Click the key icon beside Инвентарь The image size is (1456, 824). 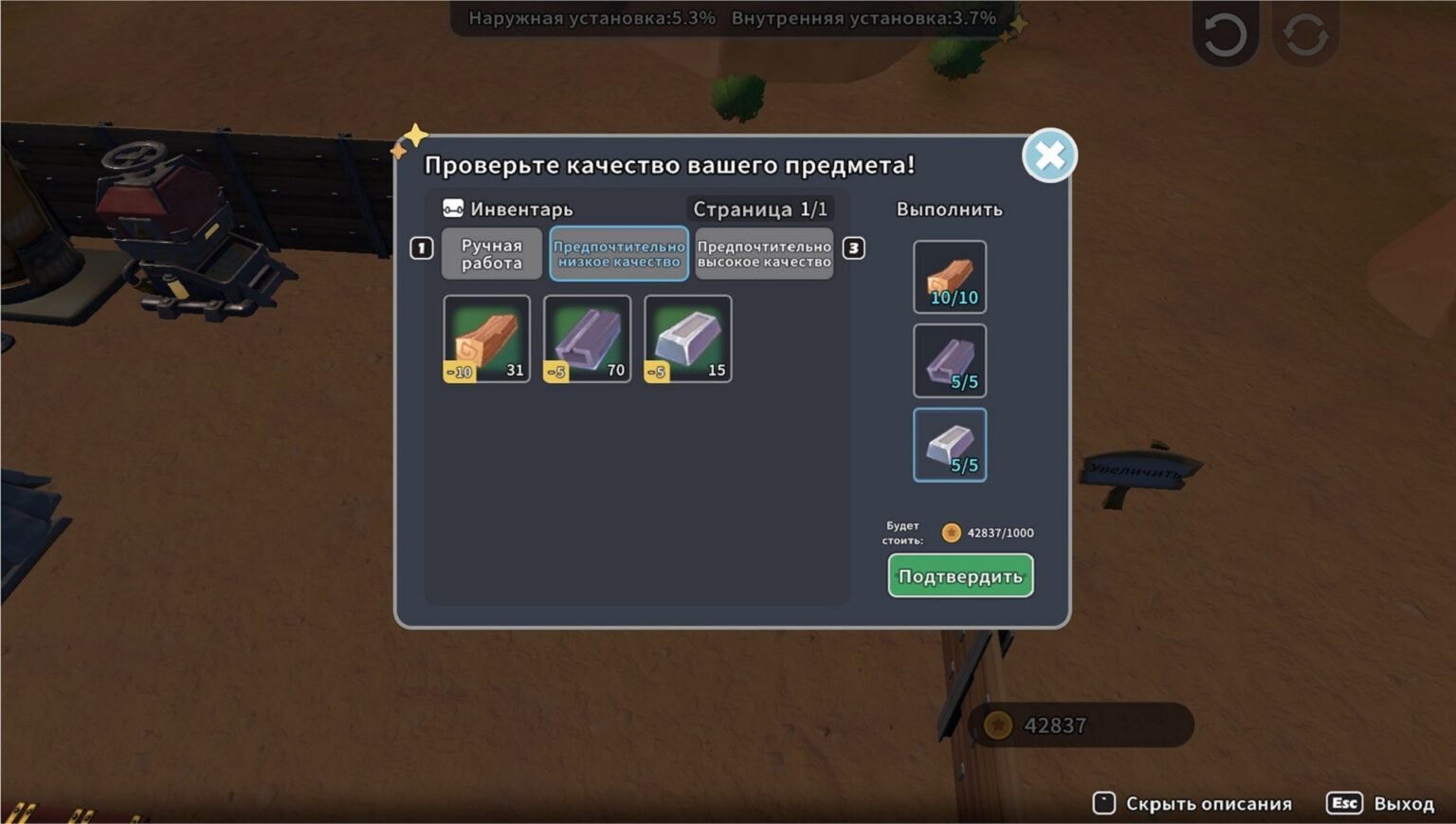(452, 209)
